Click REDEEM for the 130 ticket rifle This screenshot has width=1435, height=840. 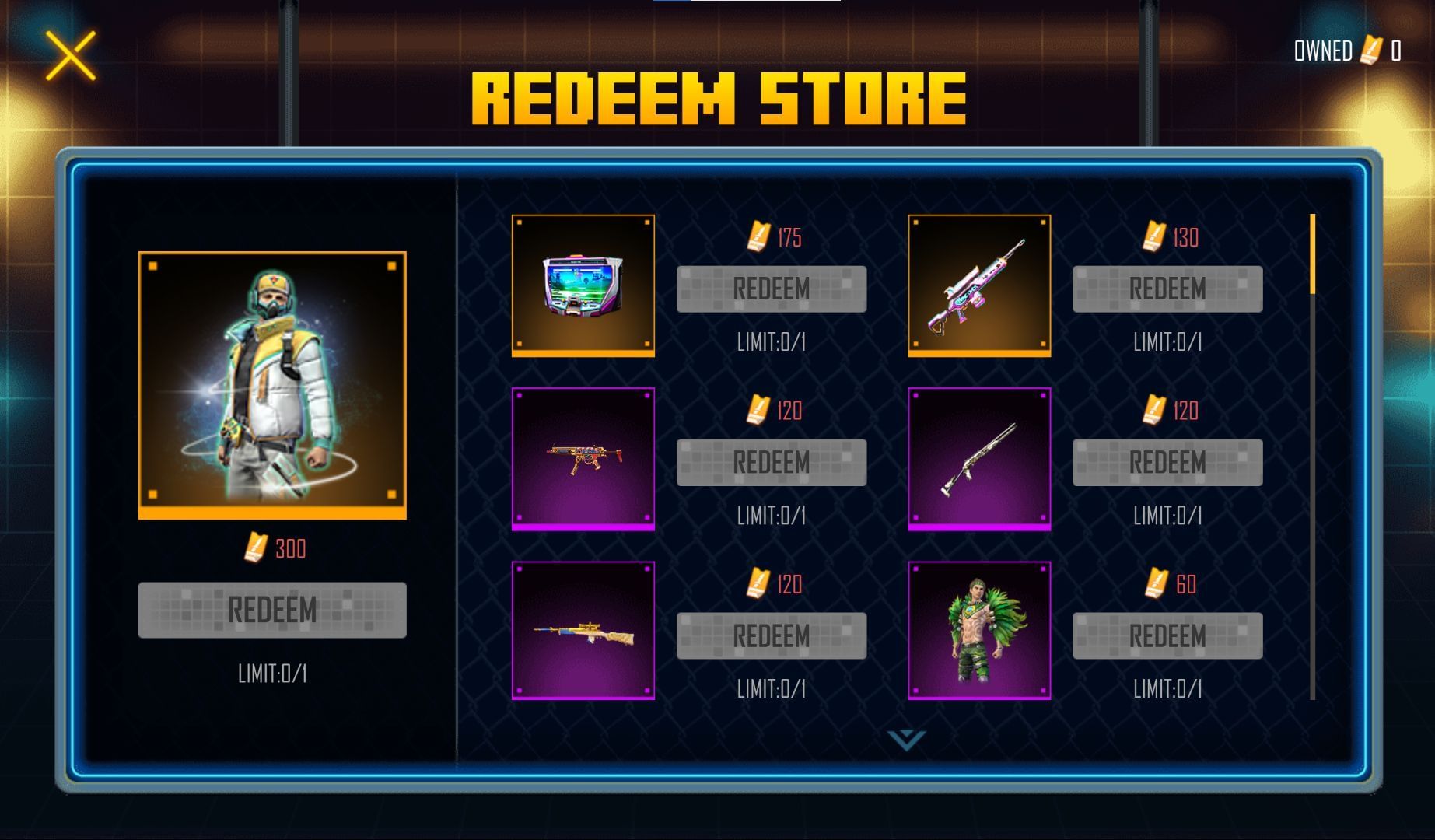(x=1165, y=289)
